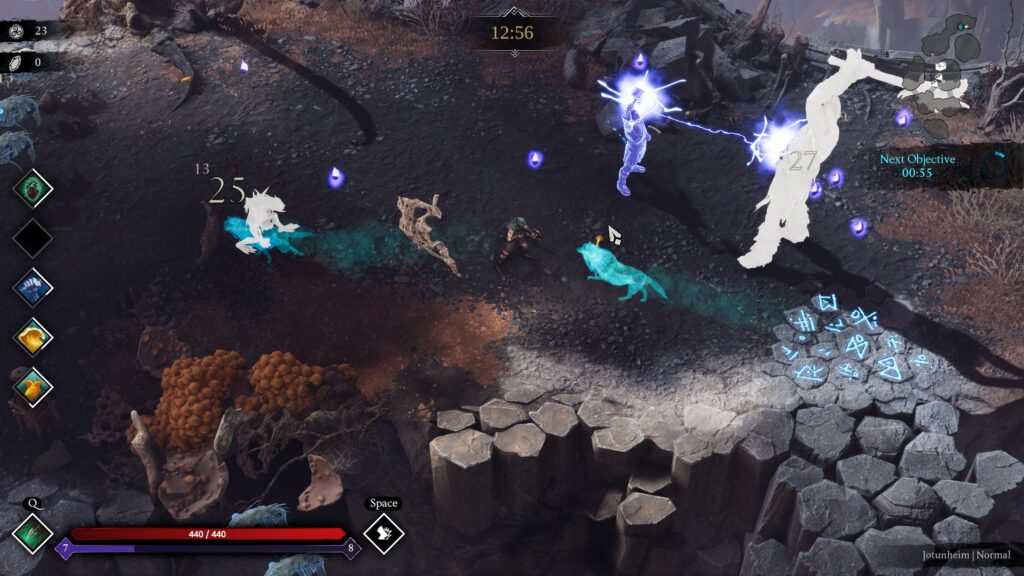Viewport: 1024px width, 576px height.
Task: Select the empty black diamond slot
Action: pyautogui.click(x=32, y=237)
